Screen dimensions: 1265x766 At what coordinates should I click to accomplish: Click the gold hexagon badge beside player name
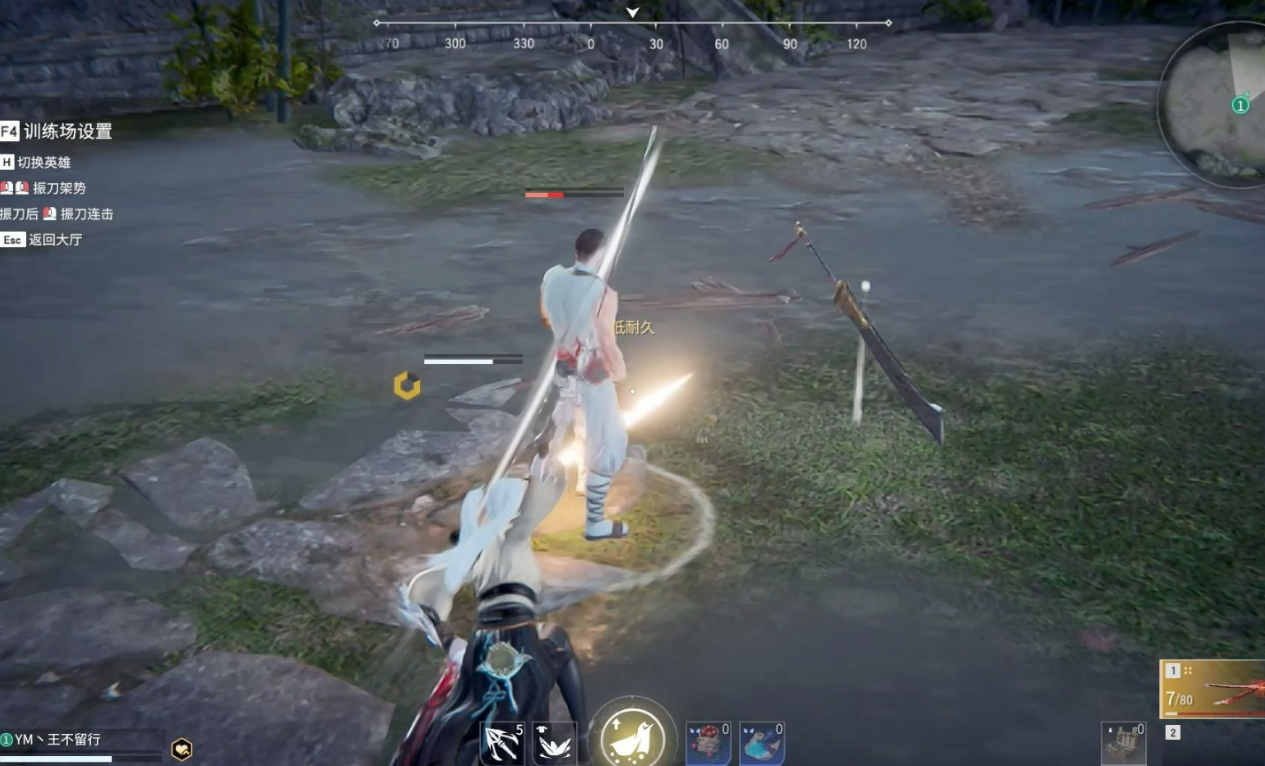click(181, 749)
